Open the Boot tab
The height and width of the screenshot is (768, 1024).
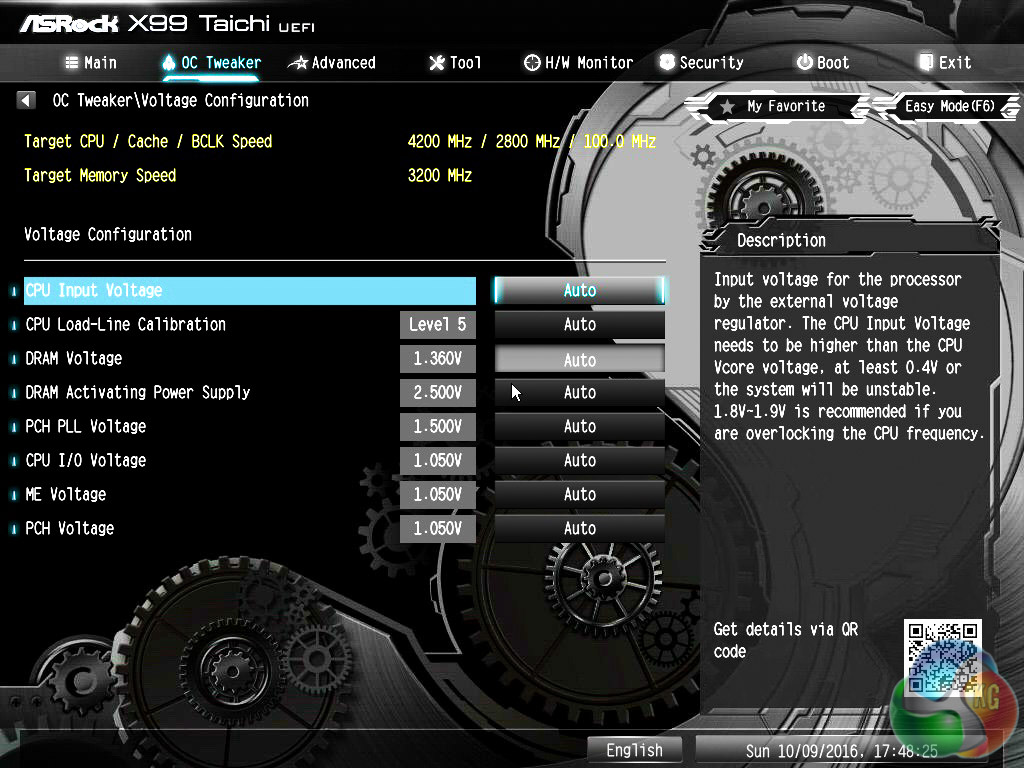click(x=822, y=62)
